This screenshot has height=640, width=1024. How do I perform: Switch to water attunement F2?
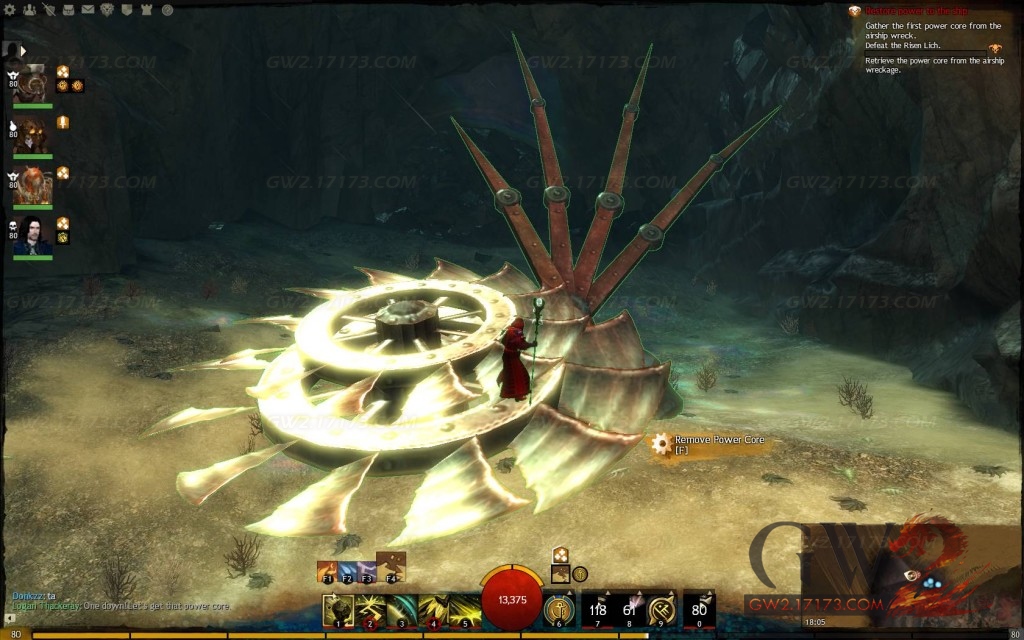(x=347, y=571)
